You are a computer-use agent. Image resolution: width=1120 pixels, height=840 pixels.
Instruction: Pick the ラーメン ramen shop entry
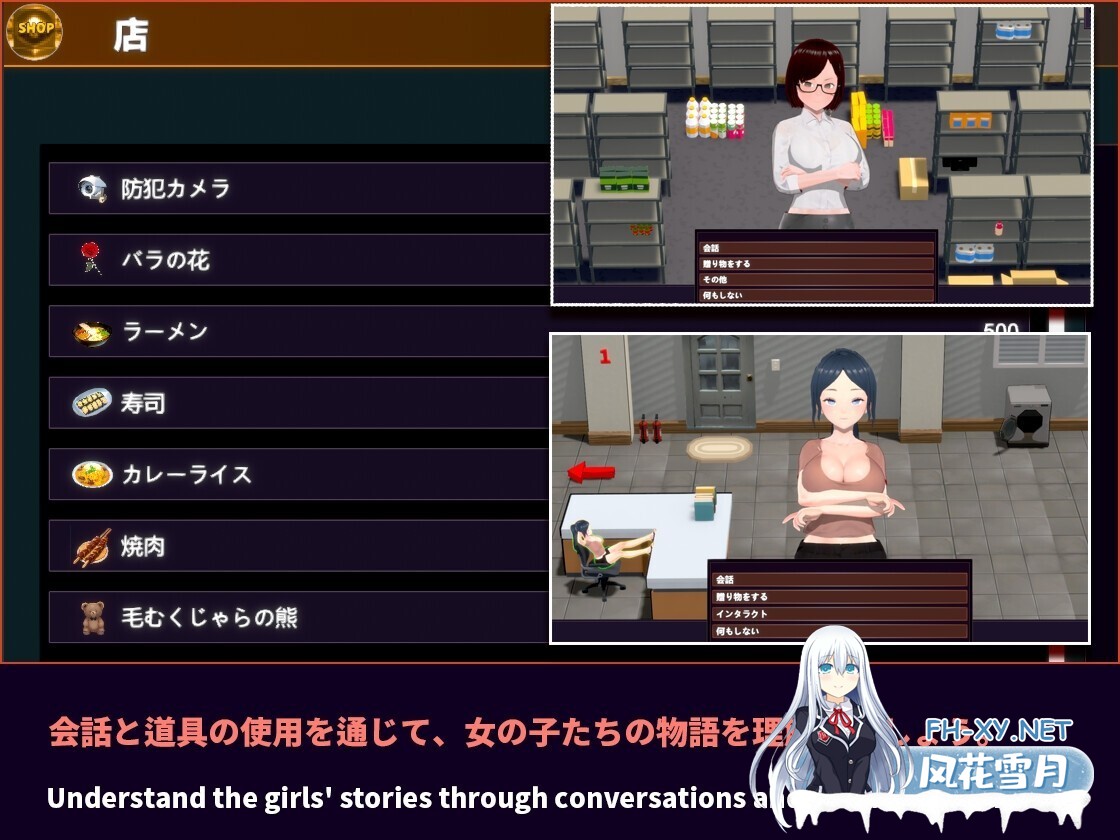click(x=300, y=331)
